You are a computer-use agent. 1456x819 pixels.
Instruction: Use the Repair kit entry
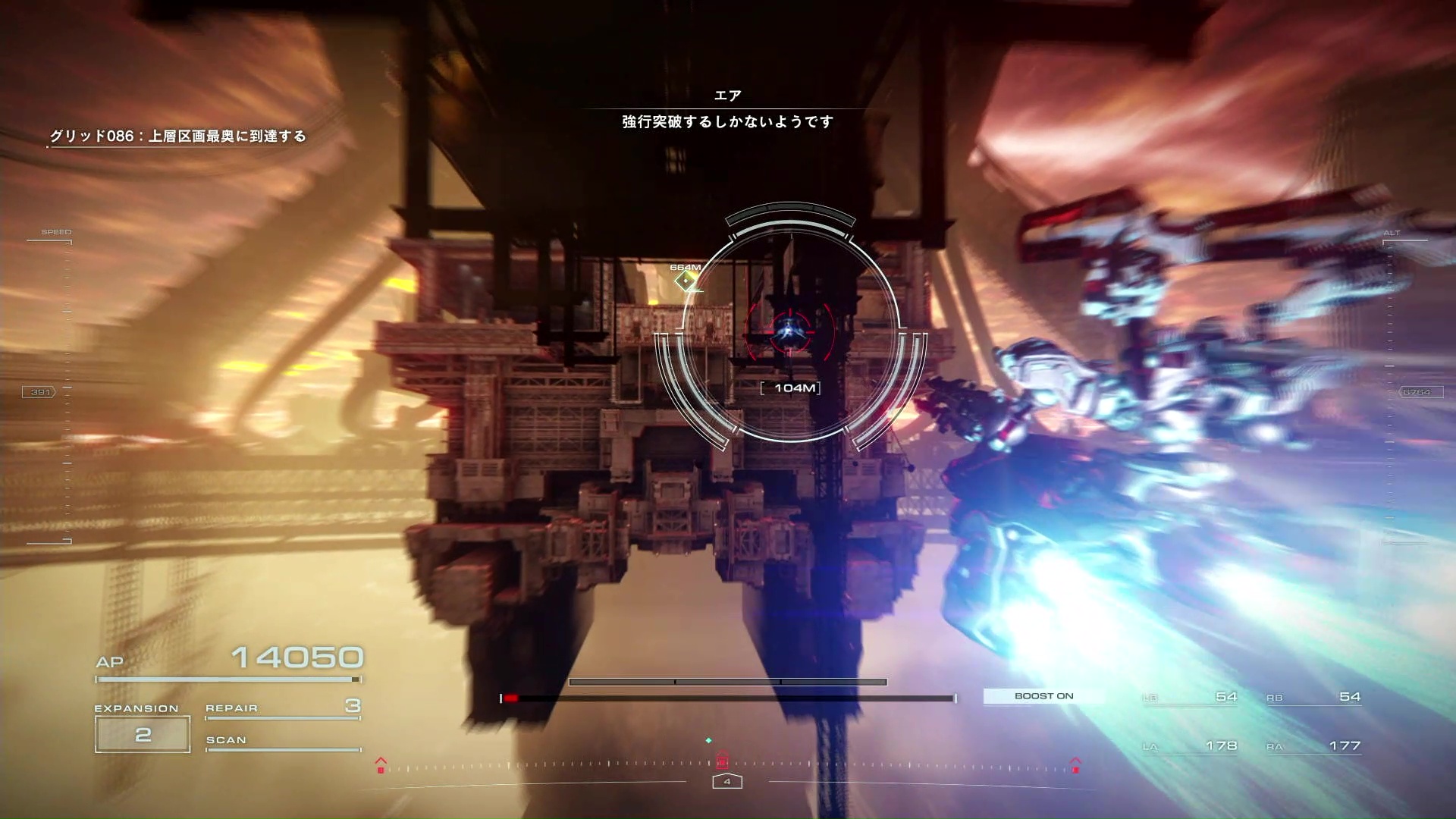282,708
